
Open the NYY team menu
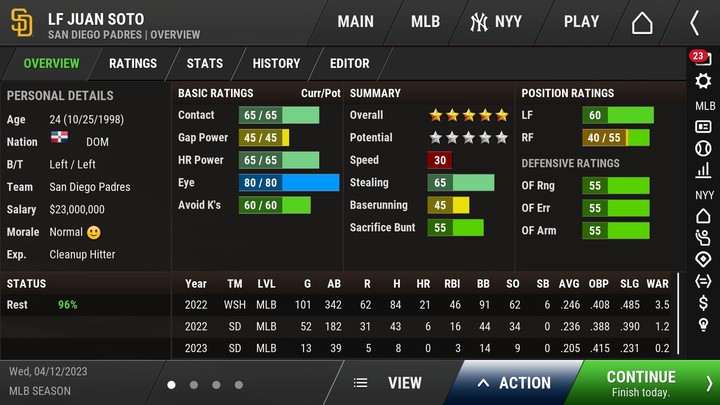coord(496,21)
